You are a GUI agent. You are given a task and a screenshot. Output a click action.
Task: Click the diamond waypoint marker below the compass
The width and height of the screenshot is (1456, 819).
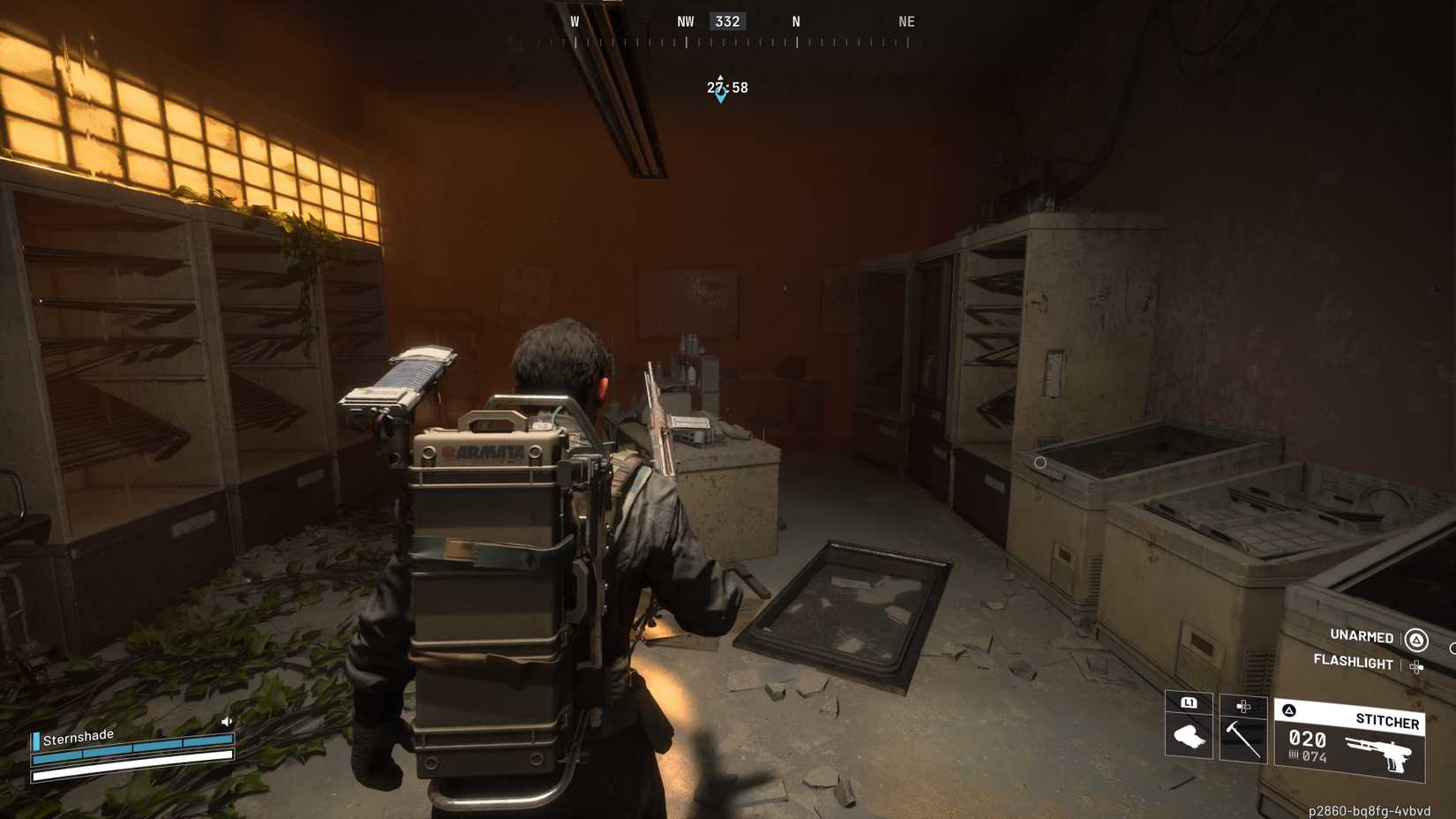click(x=721, y=97)
